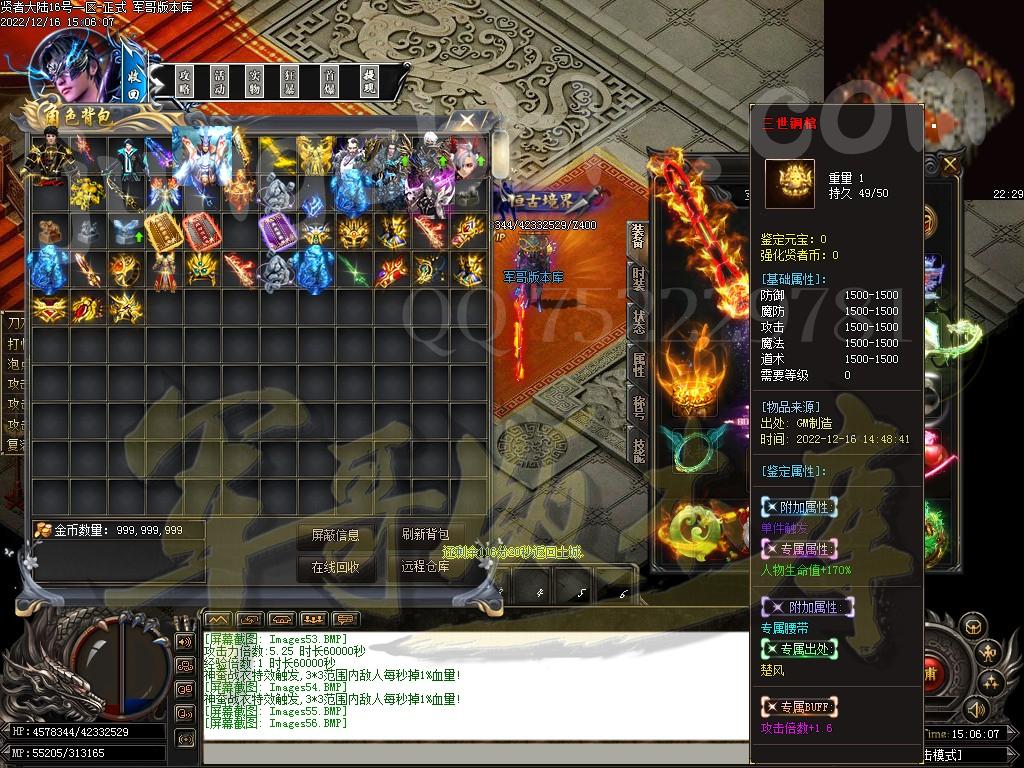
Task: Close the 角色背包 inventory window
Action: (466, 121)
